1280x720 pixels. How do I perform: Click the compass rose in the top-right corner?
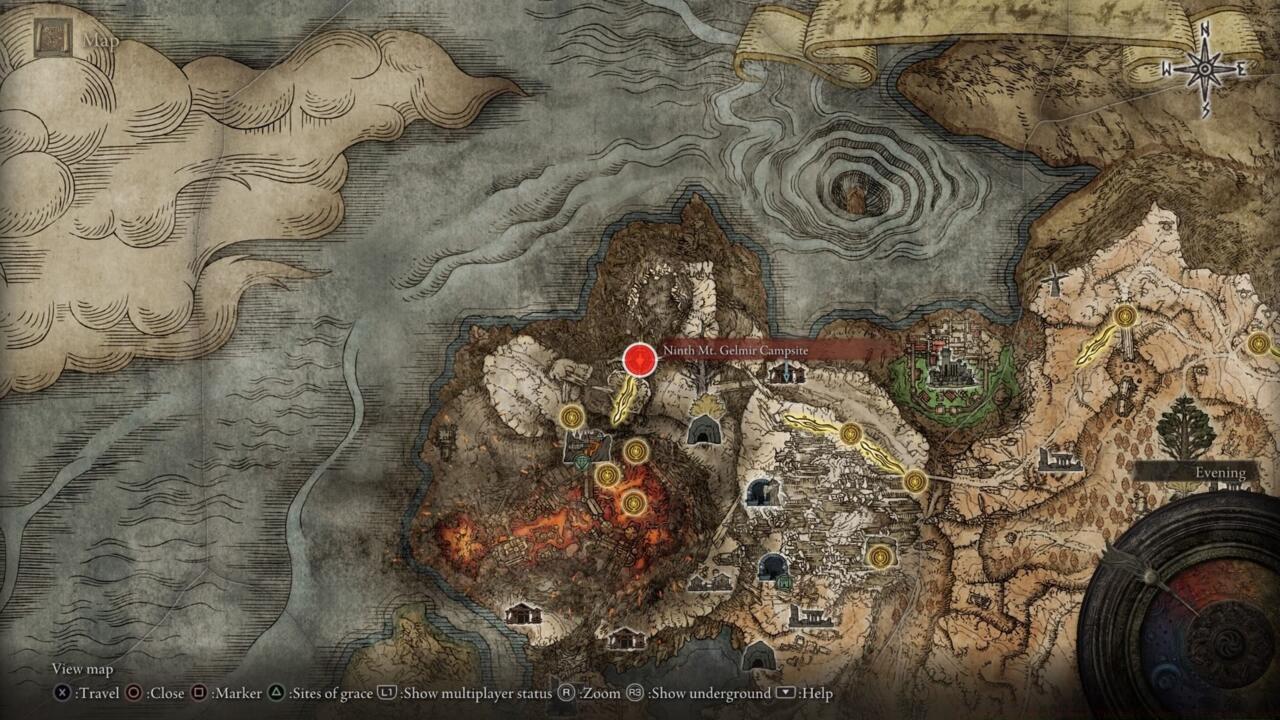click(x=1205, y=67)
